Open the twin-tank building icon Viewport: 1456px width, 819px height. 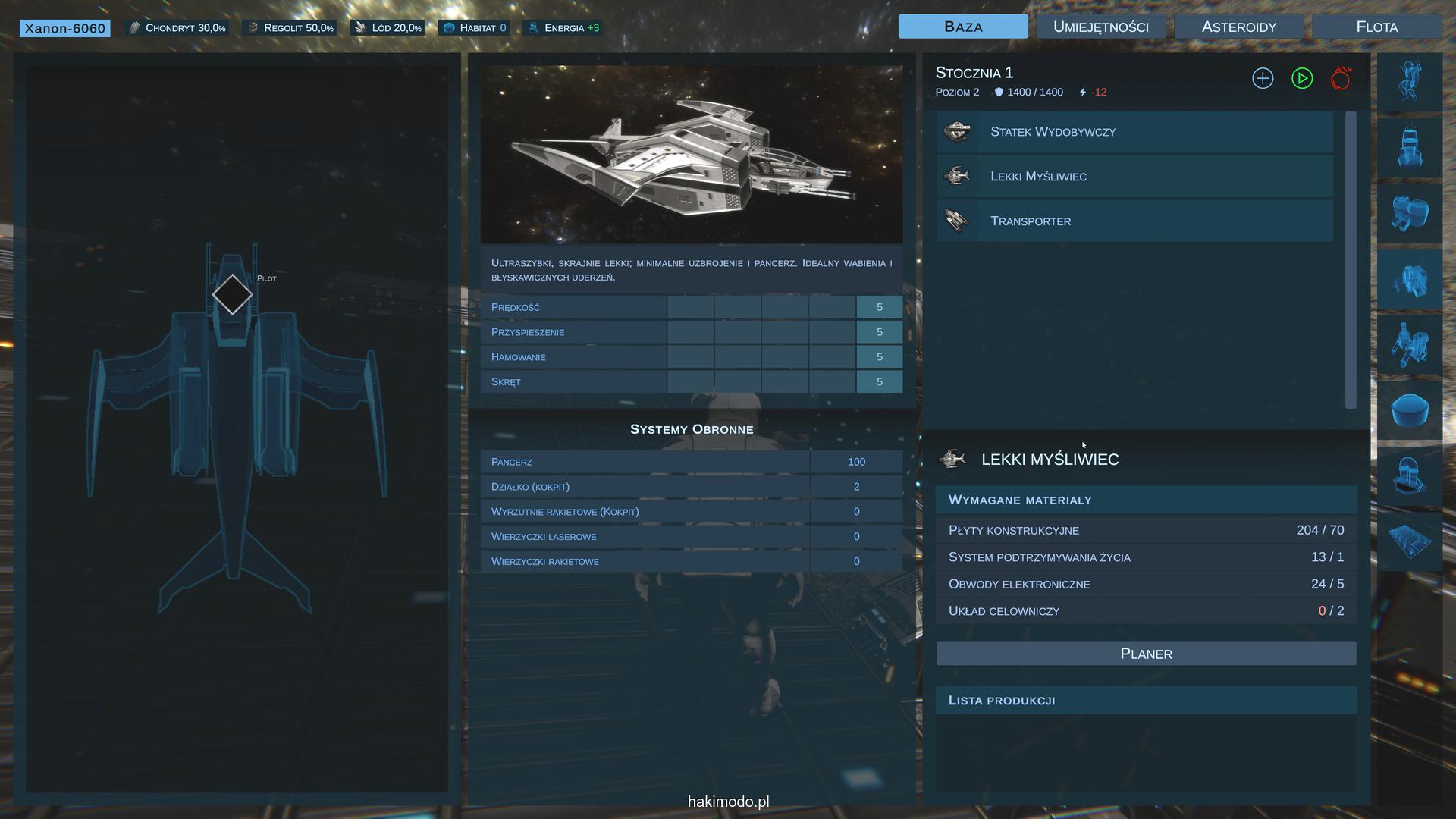1410,212
